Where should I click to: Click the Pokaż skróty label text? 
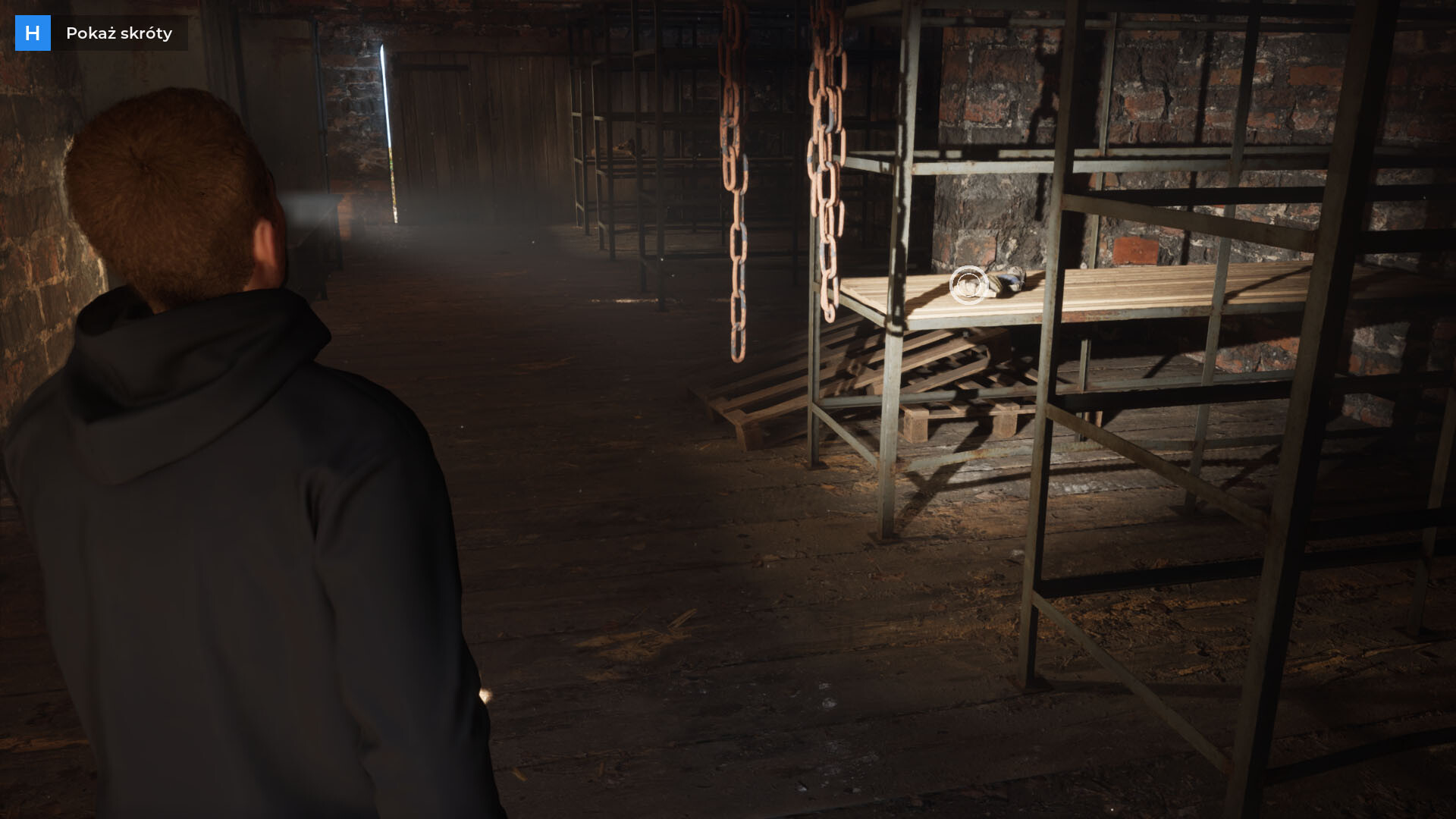tap(119, 33)
